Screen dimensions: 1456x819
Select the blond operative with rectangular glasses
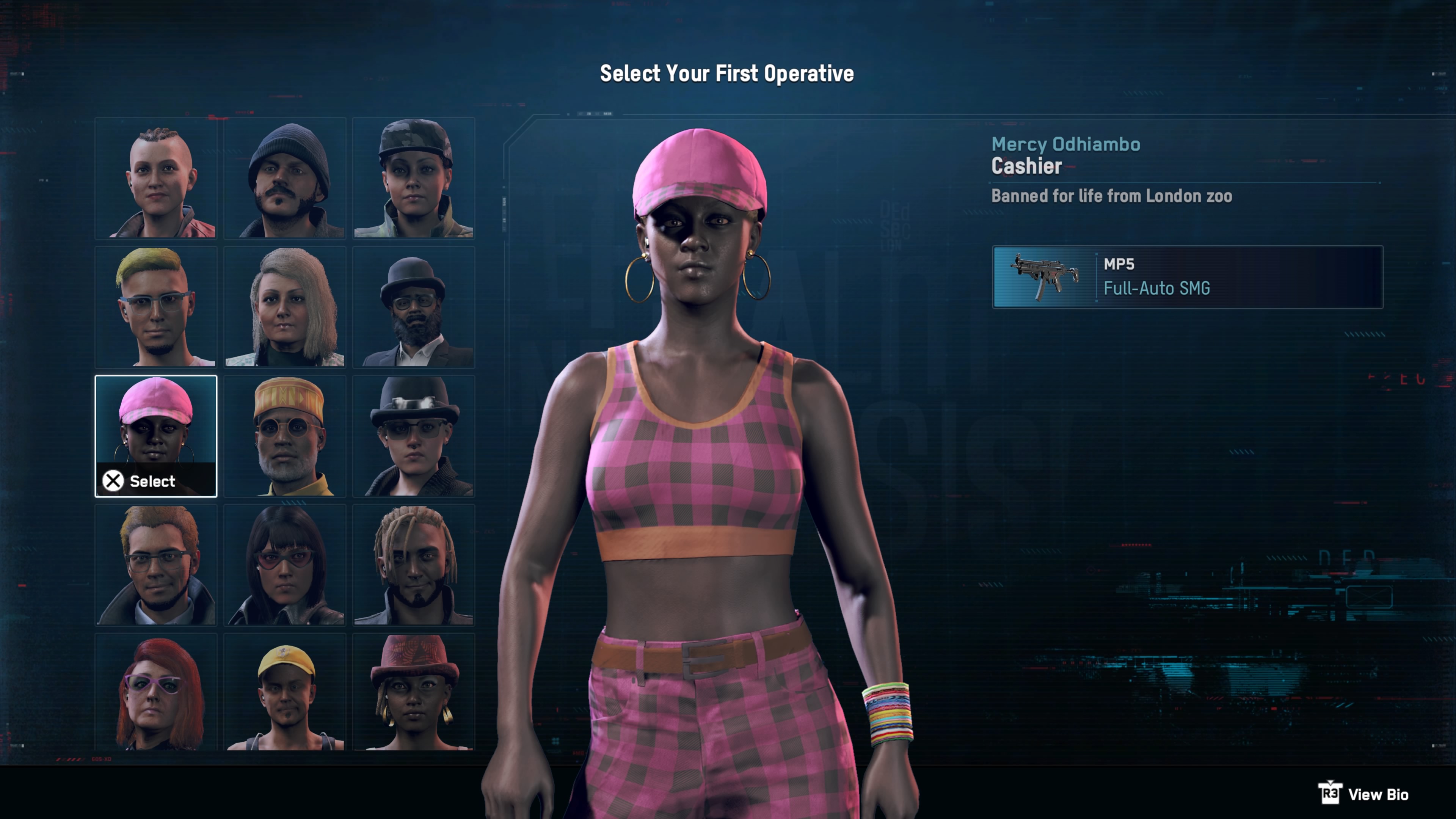pos(156,565)
